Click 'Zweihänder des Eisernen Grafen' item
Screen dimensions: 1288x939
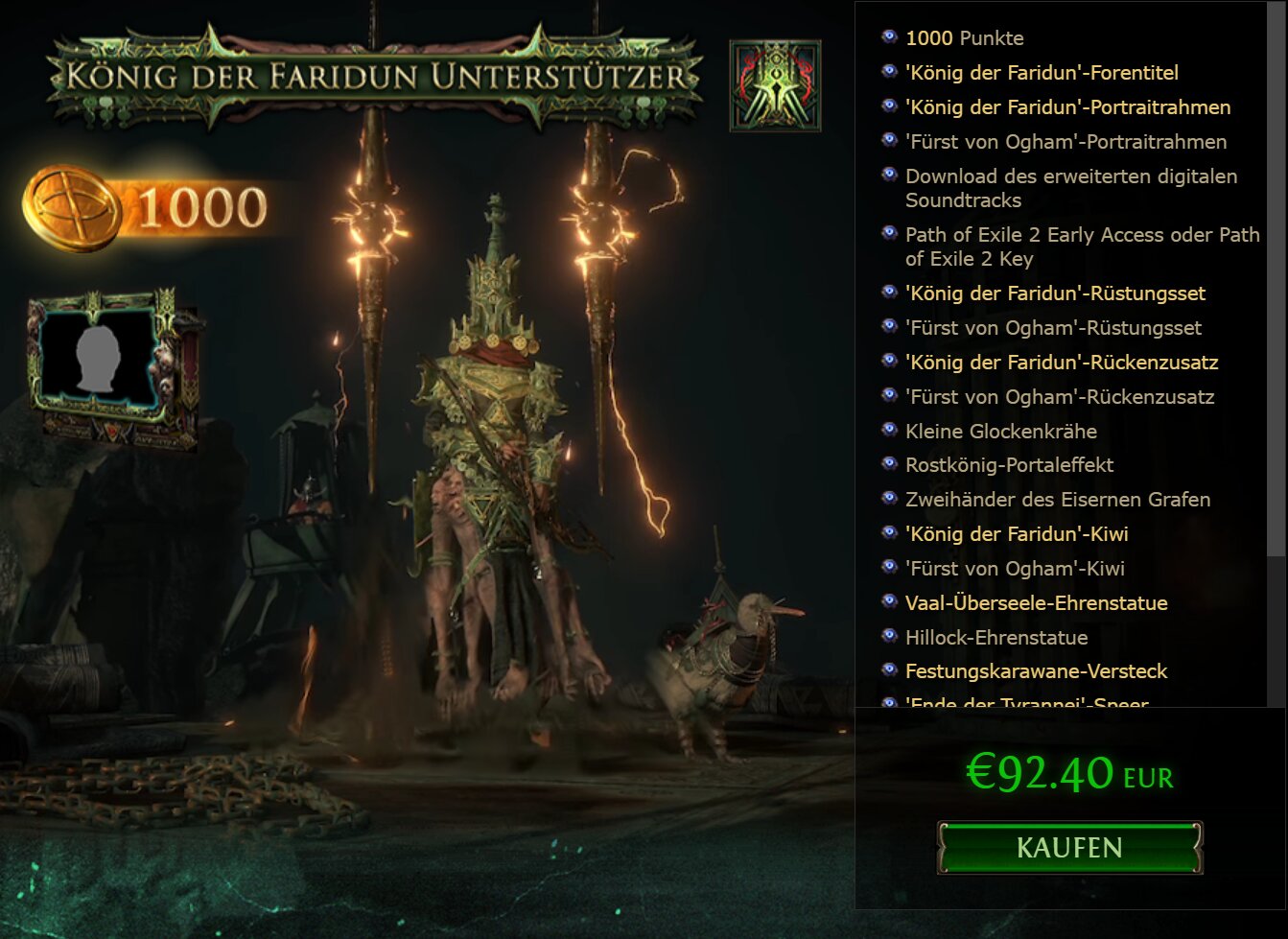(x=1058, y=500)
